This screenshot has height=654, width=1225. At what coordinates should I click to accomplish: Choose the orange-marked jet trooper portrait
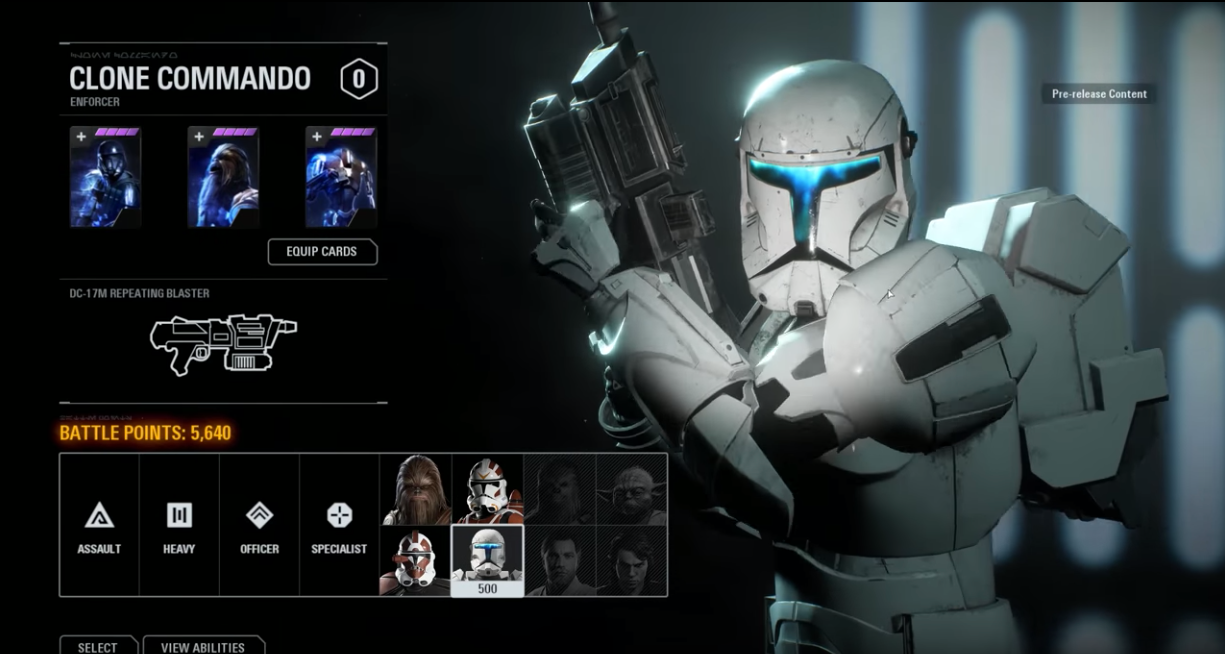[x=488, y=490]
